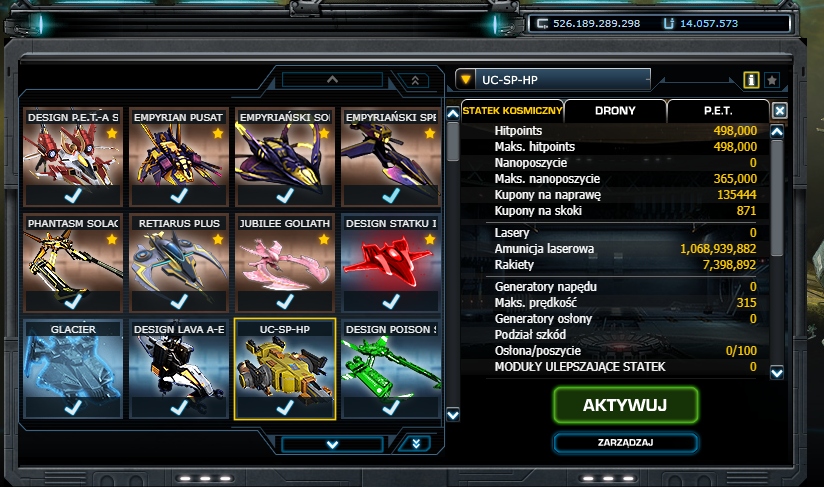The image size is (824, 487).
Task: Select the STATEK KOSMICZNY tab
Action: (511, 111)
